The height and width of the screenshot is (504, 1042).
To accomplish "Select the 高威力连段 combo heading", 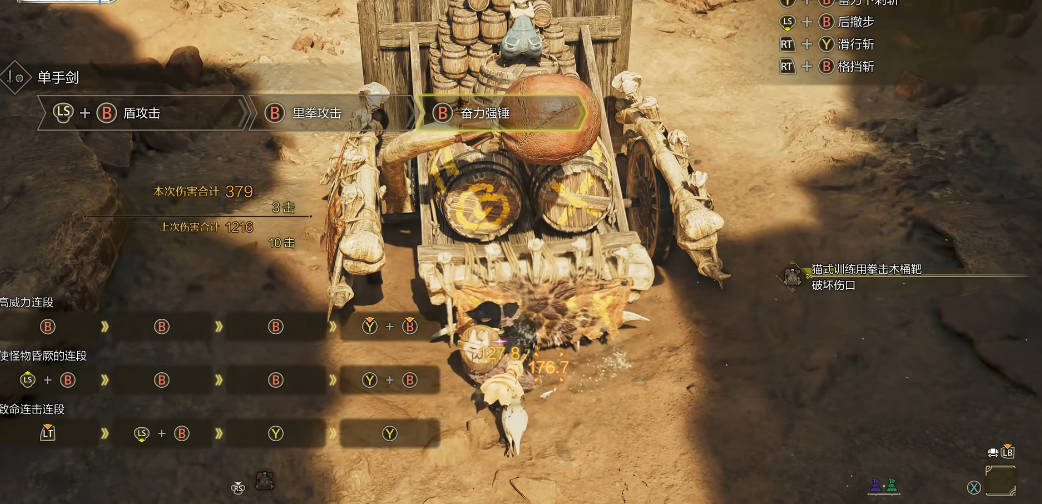I will [x=28, y=302].
